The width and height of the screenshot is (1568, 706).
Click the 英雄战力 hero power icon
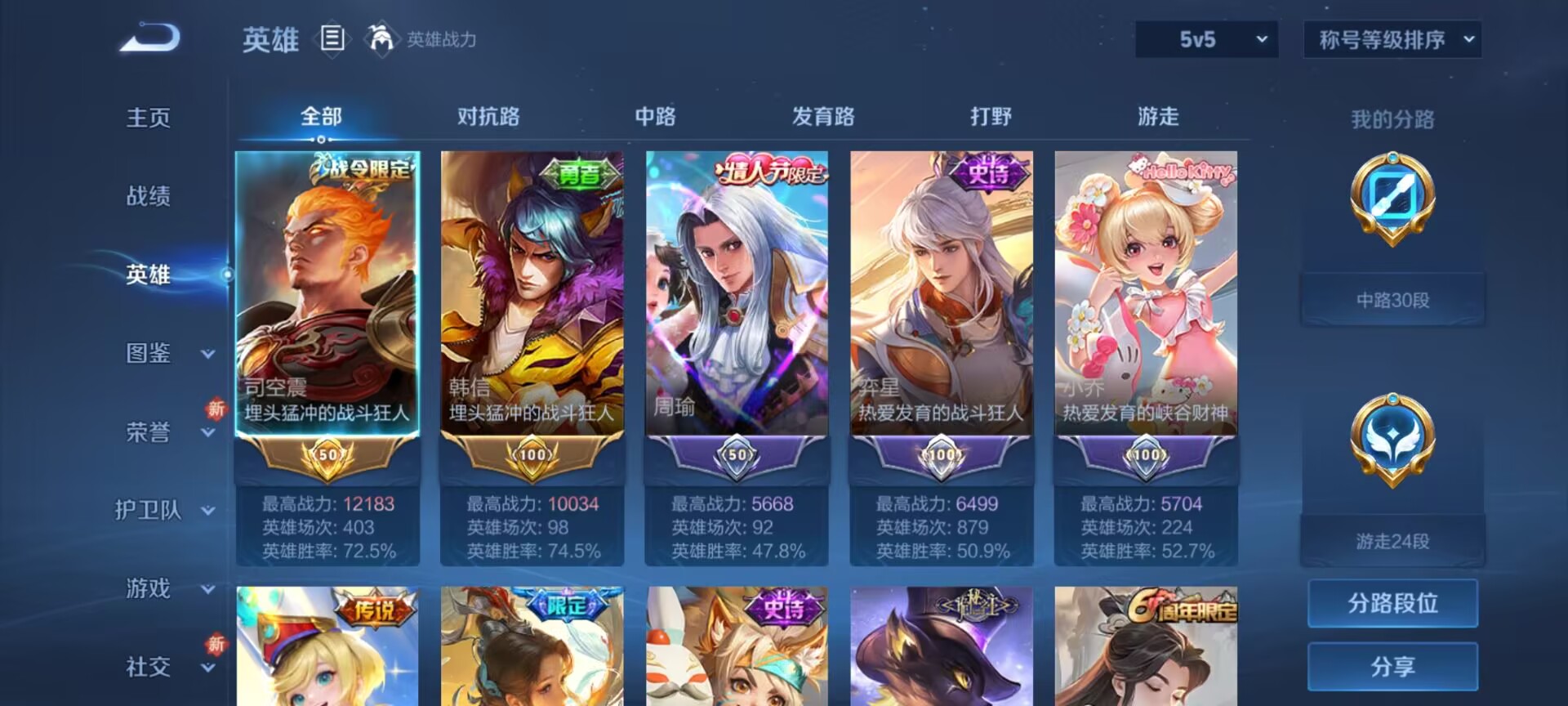click(381, 37)
